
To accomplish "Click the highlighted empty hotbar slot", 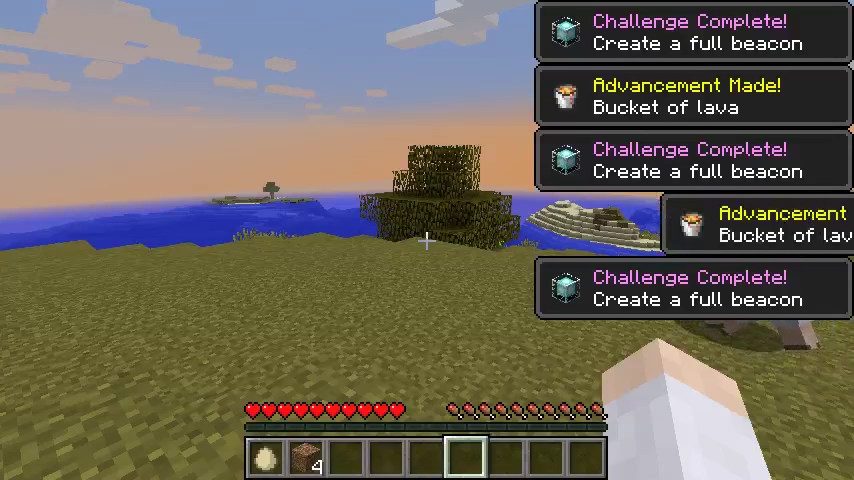I will point(465,458).
